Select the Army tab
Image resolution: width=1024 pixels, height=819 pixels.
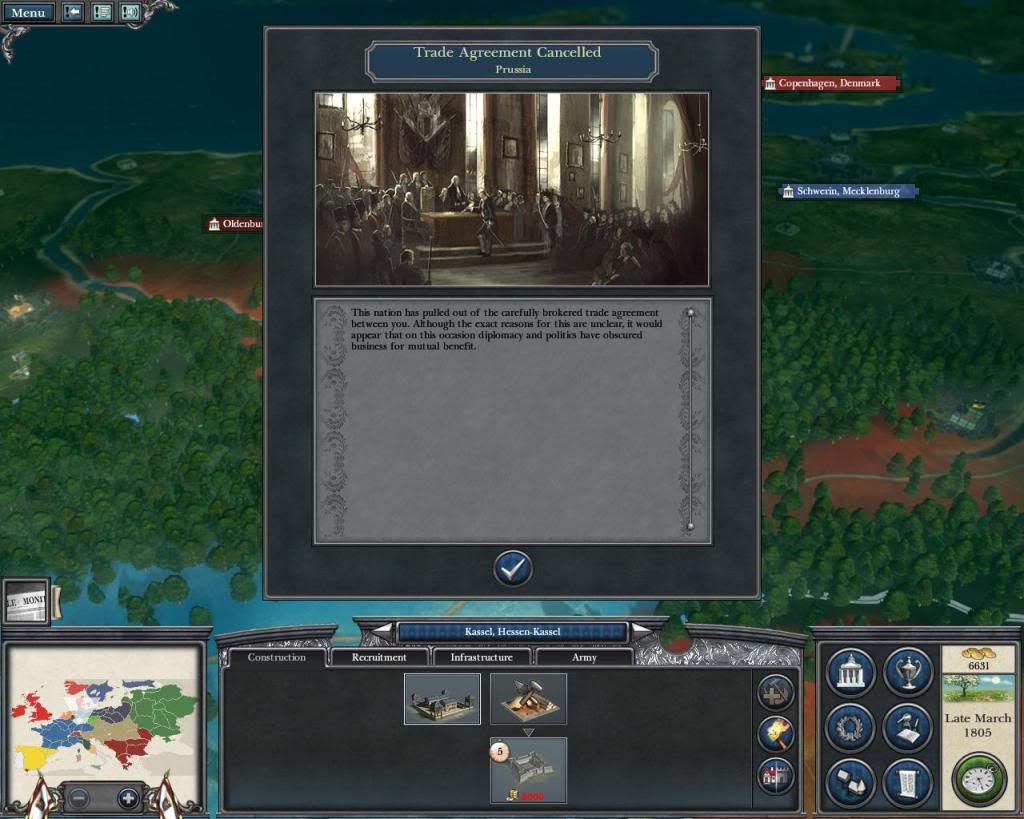click(584, 657)
